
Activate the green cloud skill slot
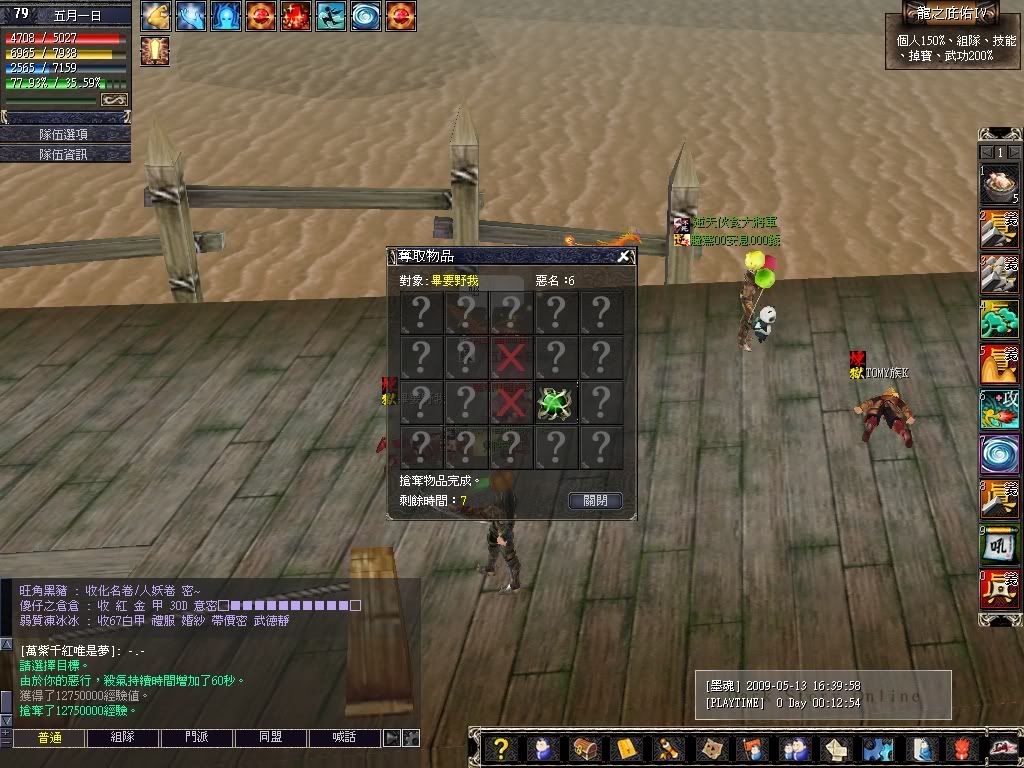click(x=999, y=320)
